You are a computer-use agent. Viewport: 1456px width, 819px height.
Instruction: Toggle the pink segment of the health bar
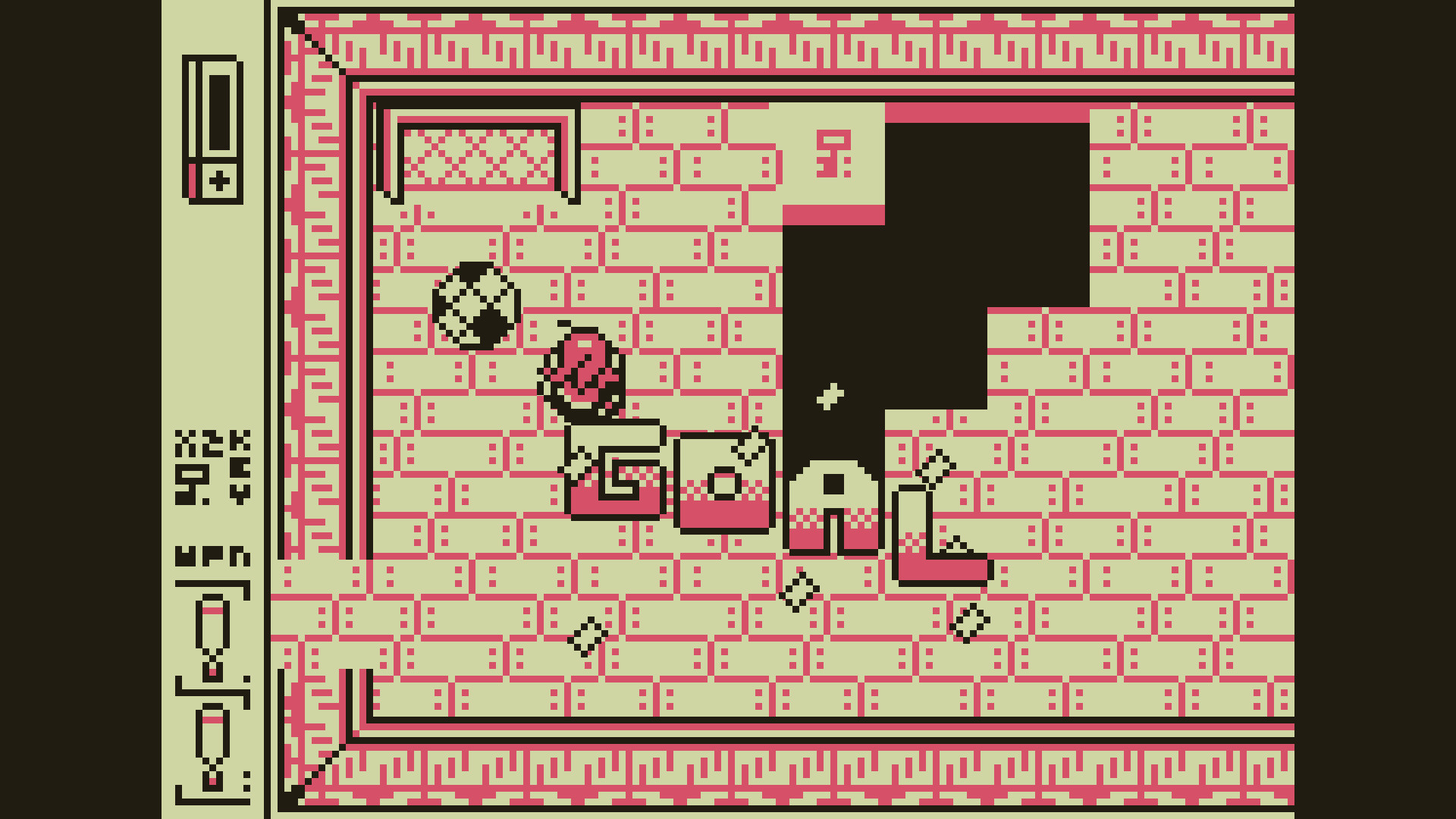click(x=193, y=180)
